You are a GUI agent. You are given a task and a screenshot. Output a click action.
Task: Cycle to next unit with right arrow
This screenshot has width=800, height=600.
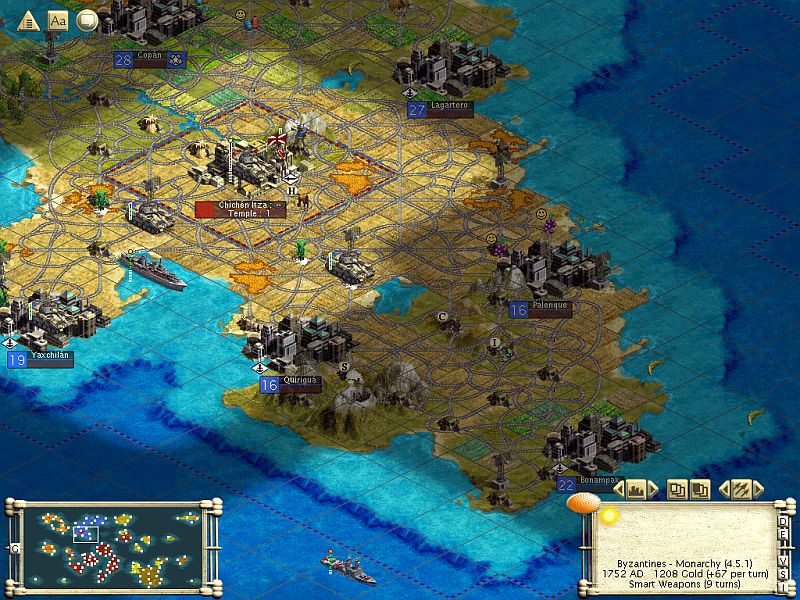coord(760,489)
